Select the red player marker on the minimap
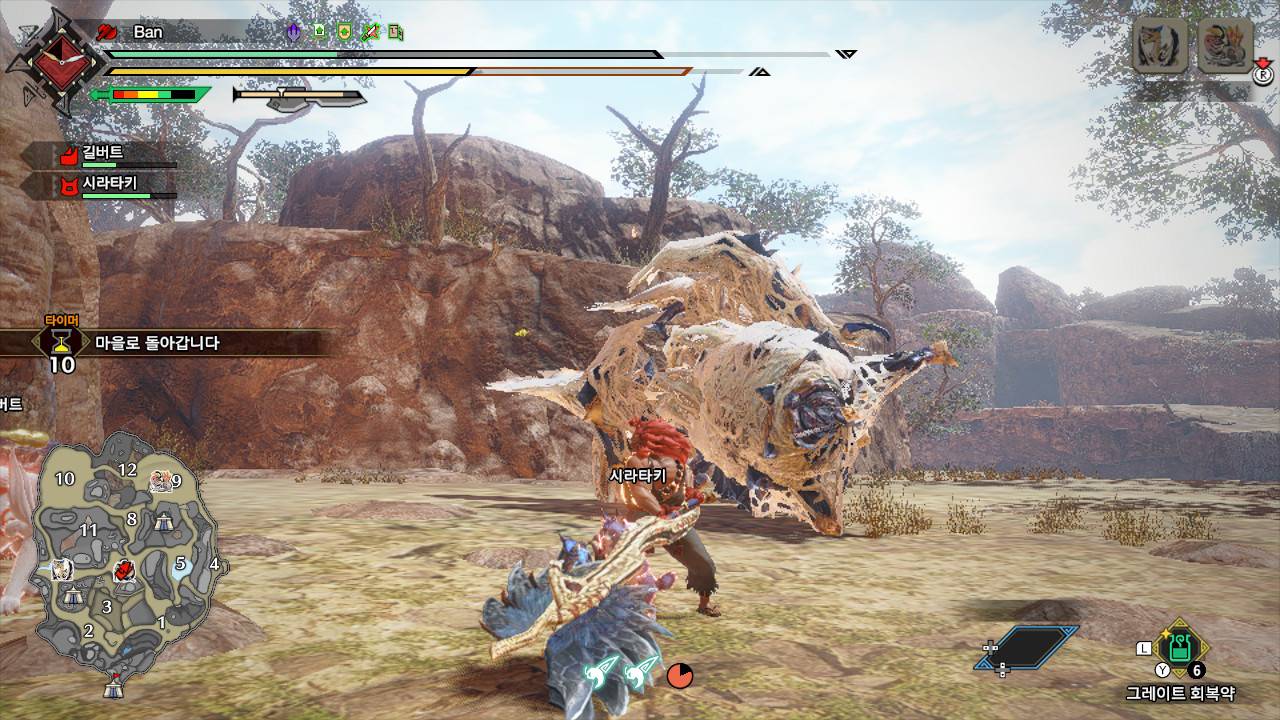The image size is (1280, 720). 125,570
